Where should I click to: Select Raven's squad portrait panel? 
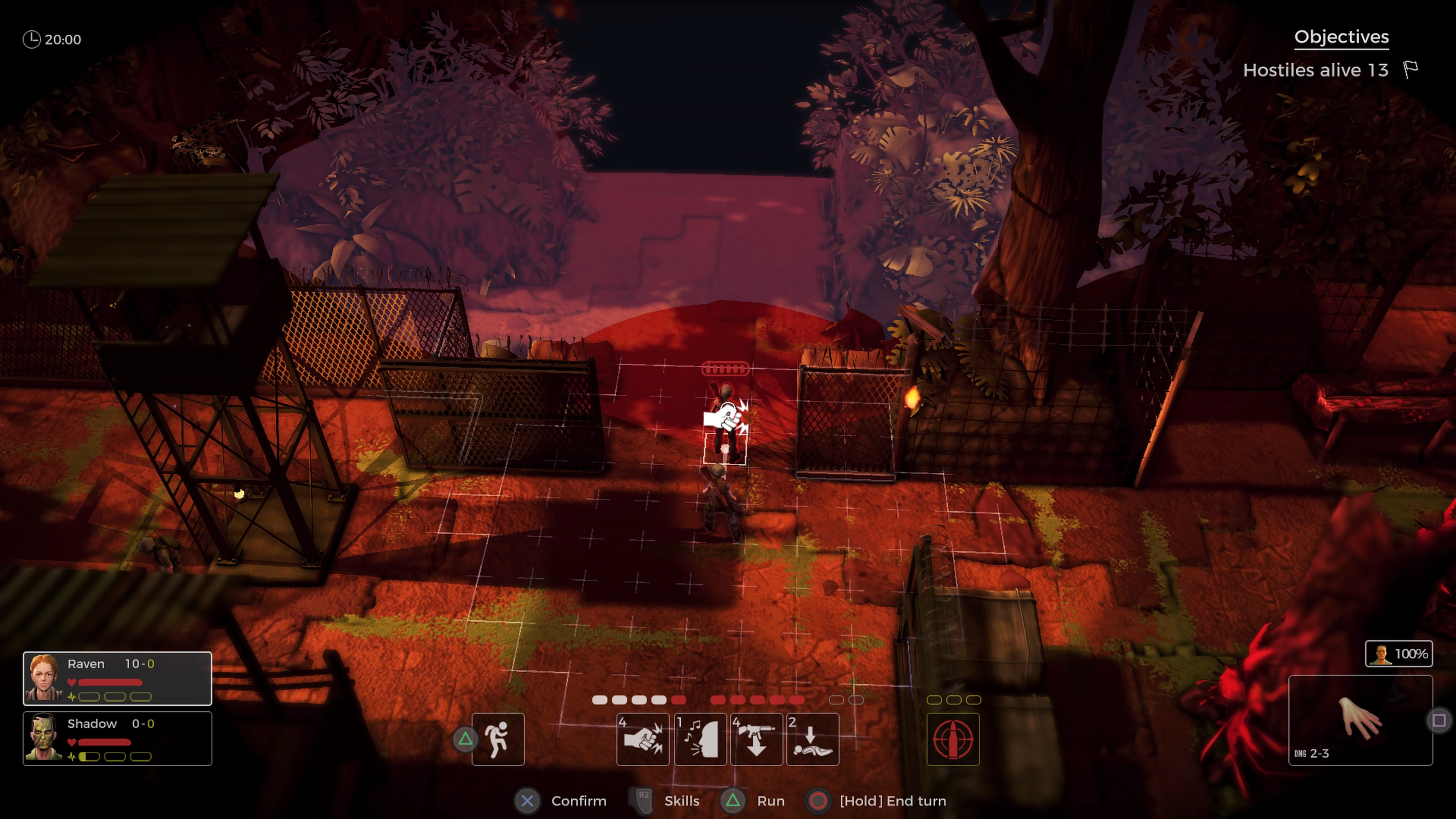pyautogui.click(x=117, y=678)
